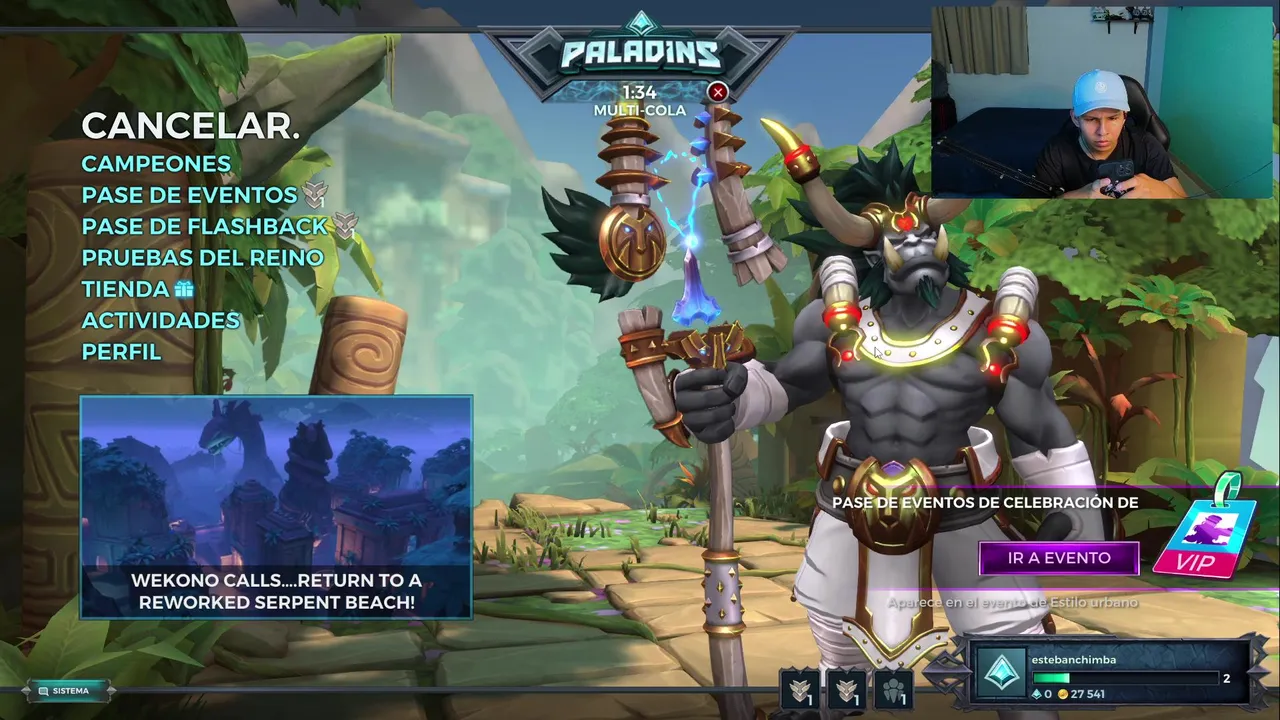
Task: Go to the Tienda shop
Action: 126,289
